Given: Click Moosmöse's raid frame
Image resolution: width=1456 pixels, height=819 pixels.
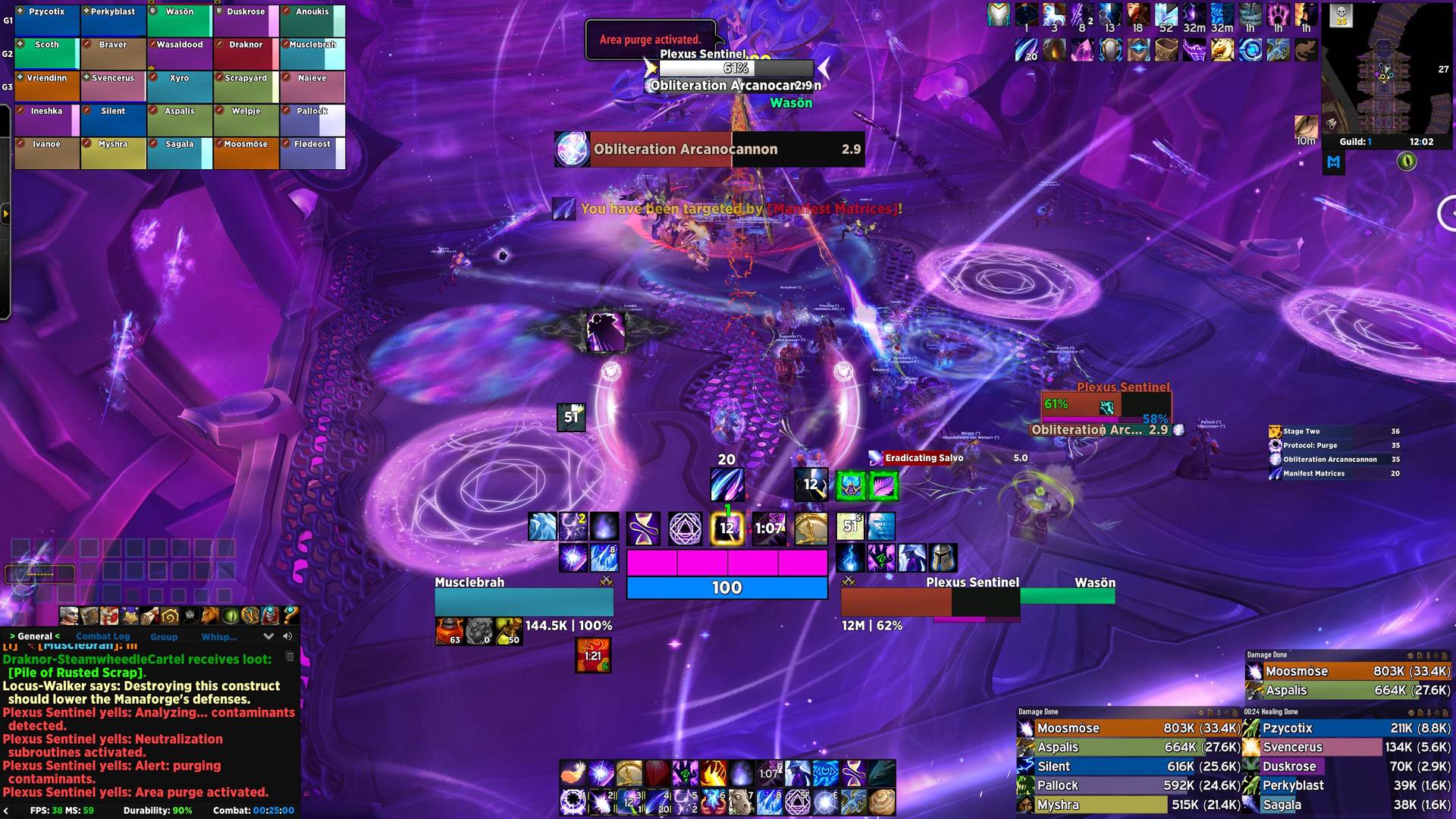Looking at the screenshot, I should point(246,152).
